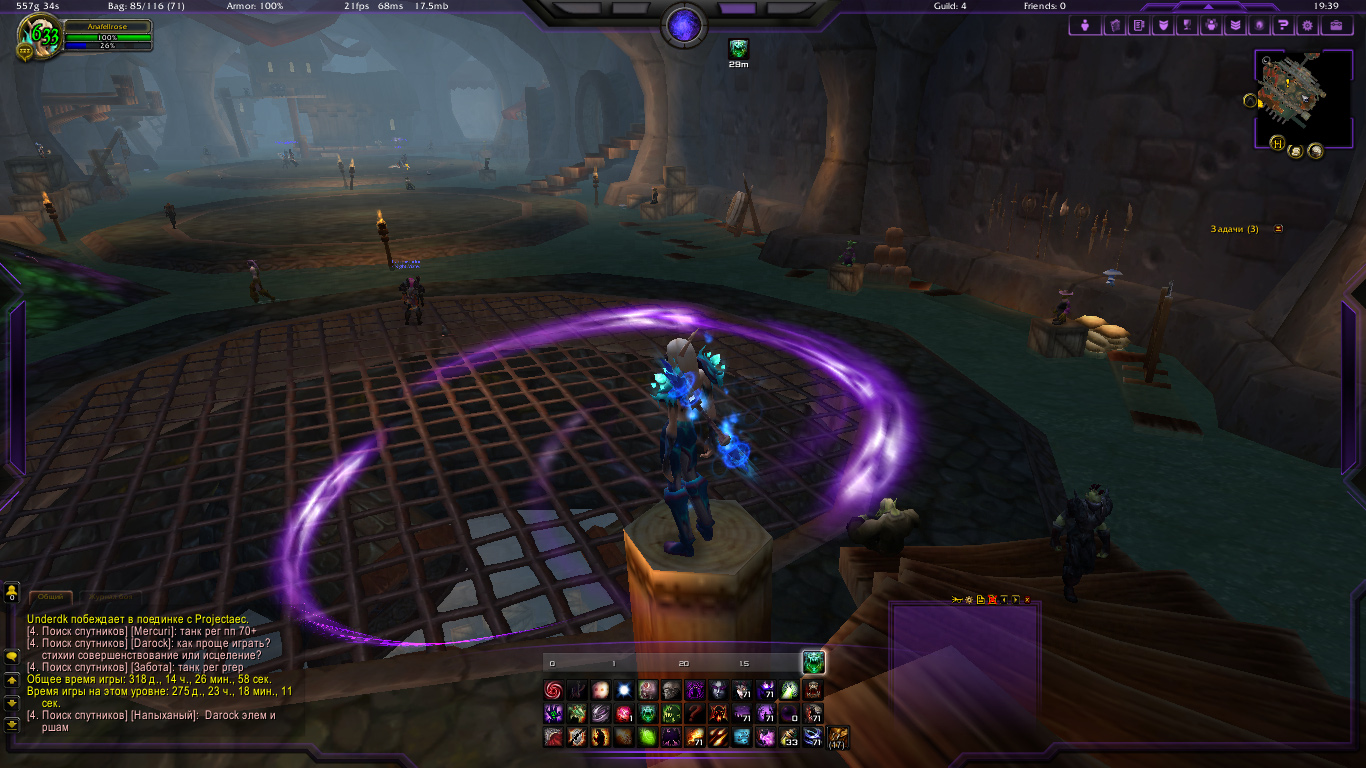Use the item with 33 charges
This screenshot has height=768, width=1366.
point(790,738)
